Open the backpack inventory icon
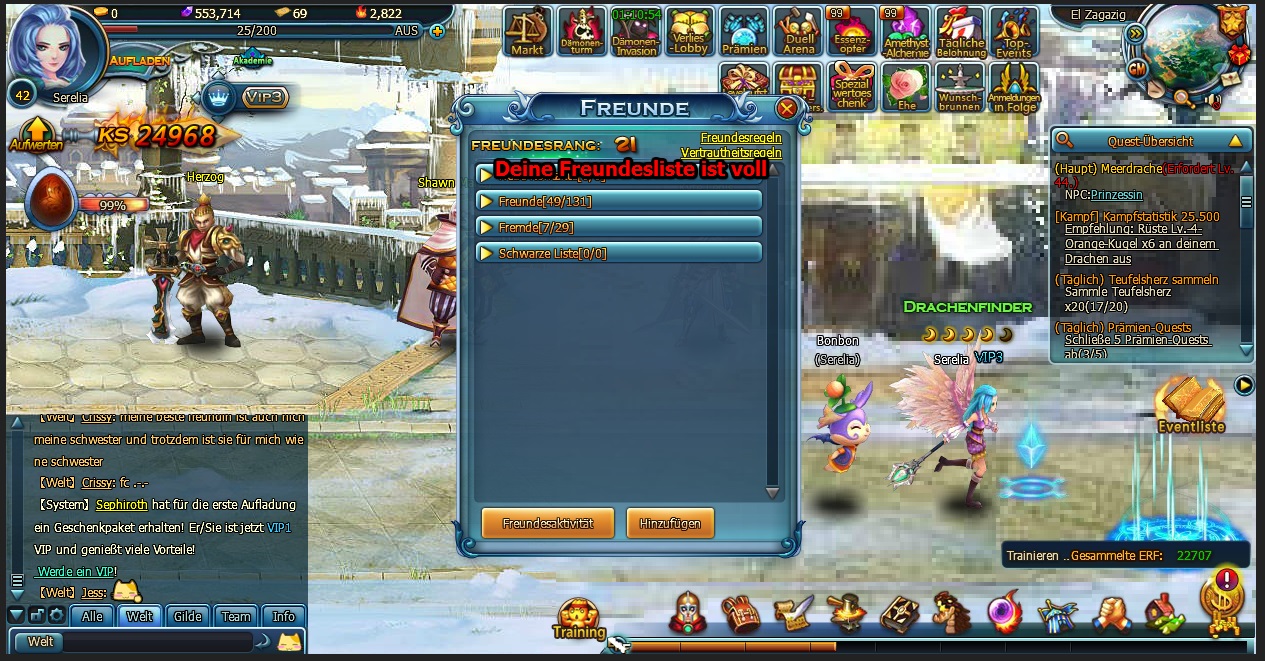Image resolution: width=1265 pixels, height=661 pixels. (740, 614)
